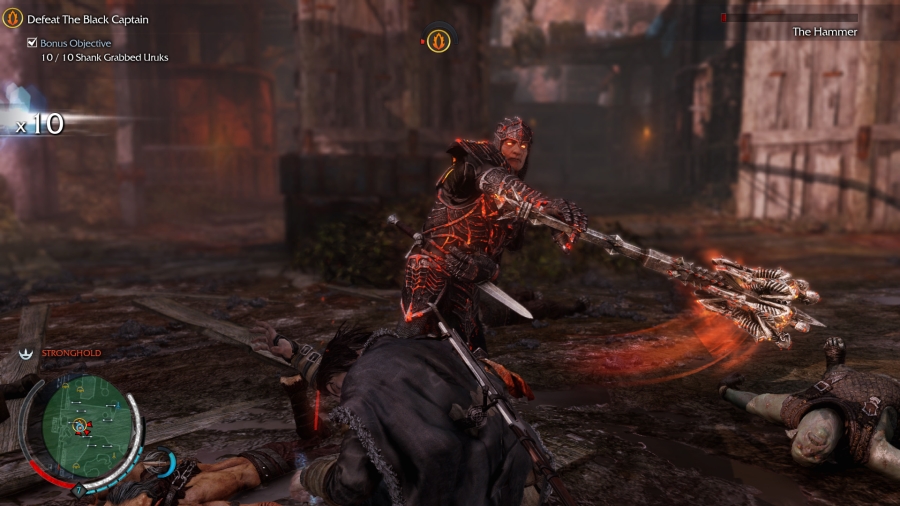Select the objective marker above the enemy
This screenshot has width=900, height=506.
click(x=439, y=41)
